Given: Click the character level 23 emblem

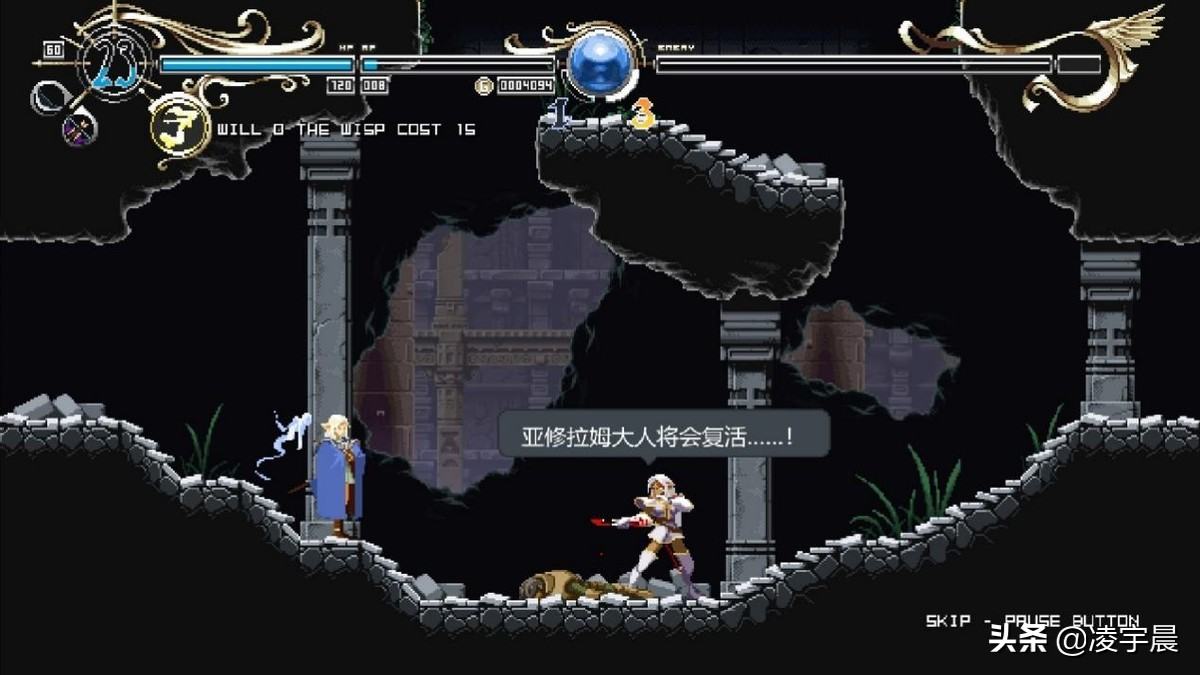Looking at the screenshot, I should 116,65.
